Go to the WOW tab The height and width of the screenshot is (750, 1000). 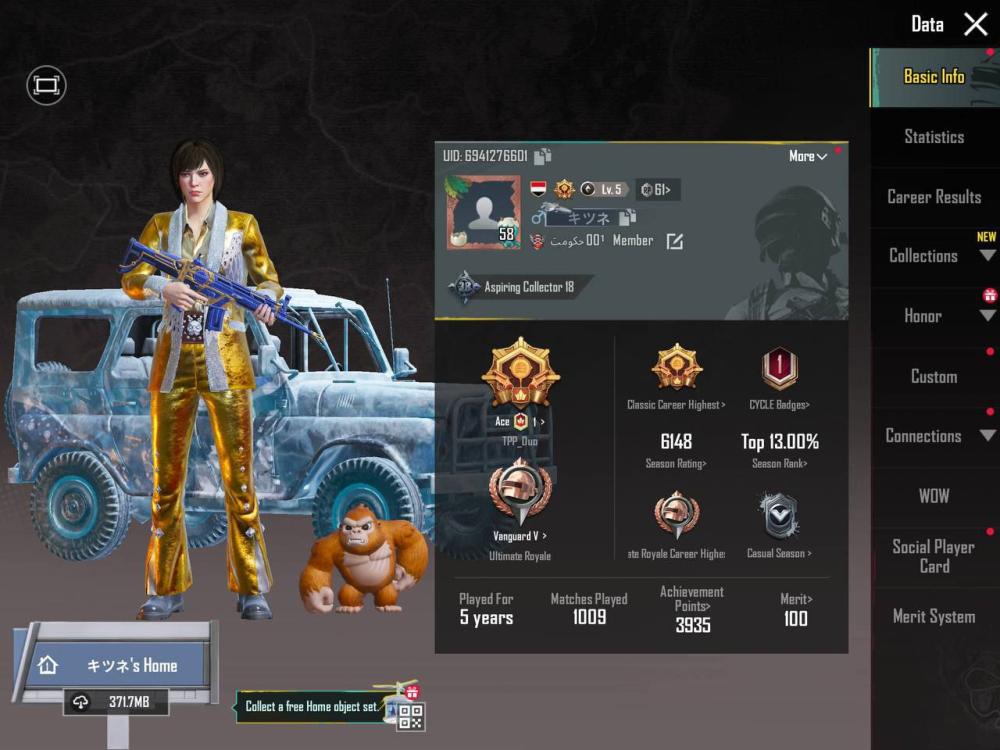(x=934, y=496)
